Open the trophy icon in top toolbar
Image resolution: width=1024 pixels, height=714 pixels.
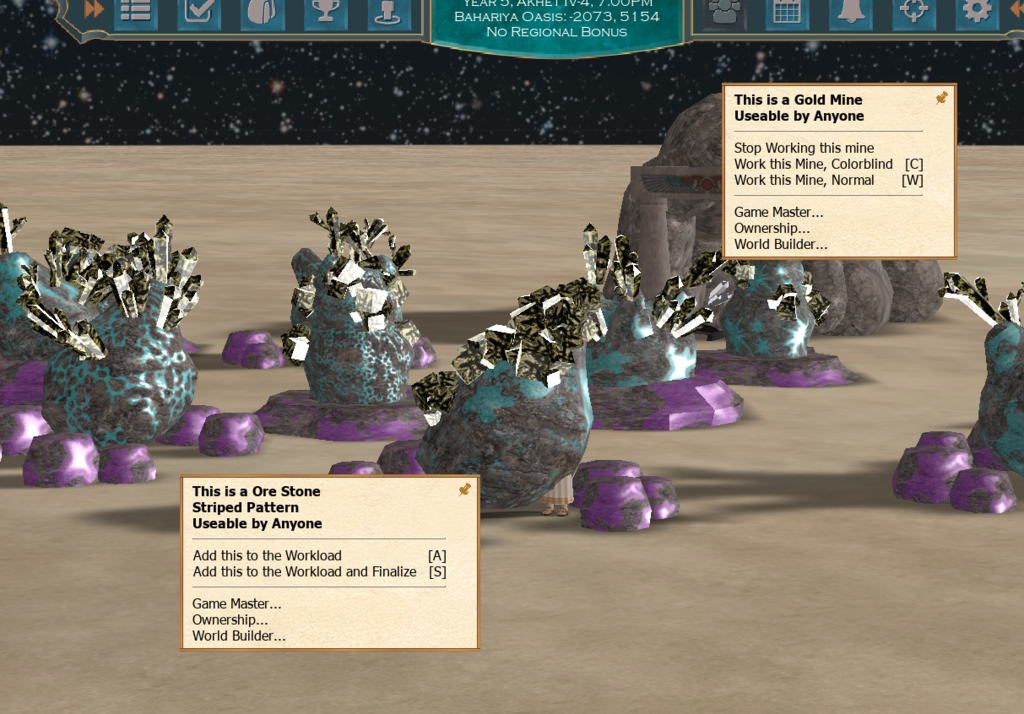tap(325, 11)
